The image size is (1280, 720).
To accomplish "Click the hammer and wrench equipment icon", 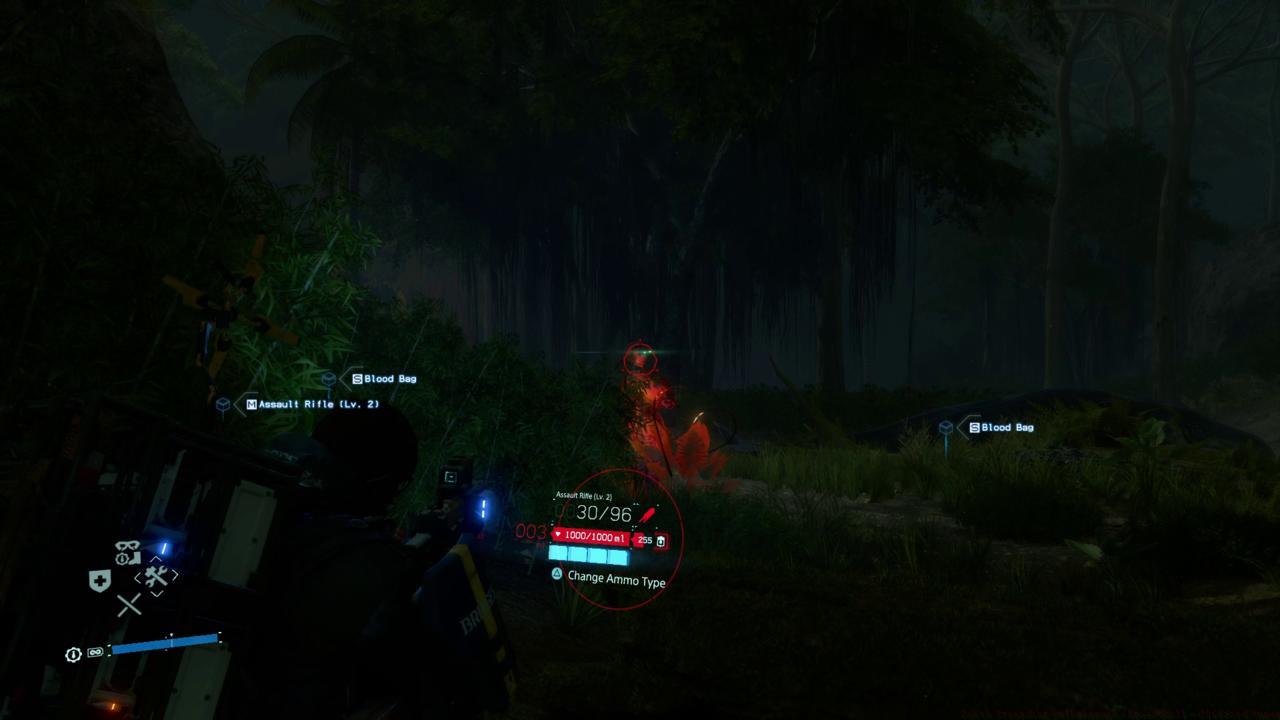I will 155,575.
